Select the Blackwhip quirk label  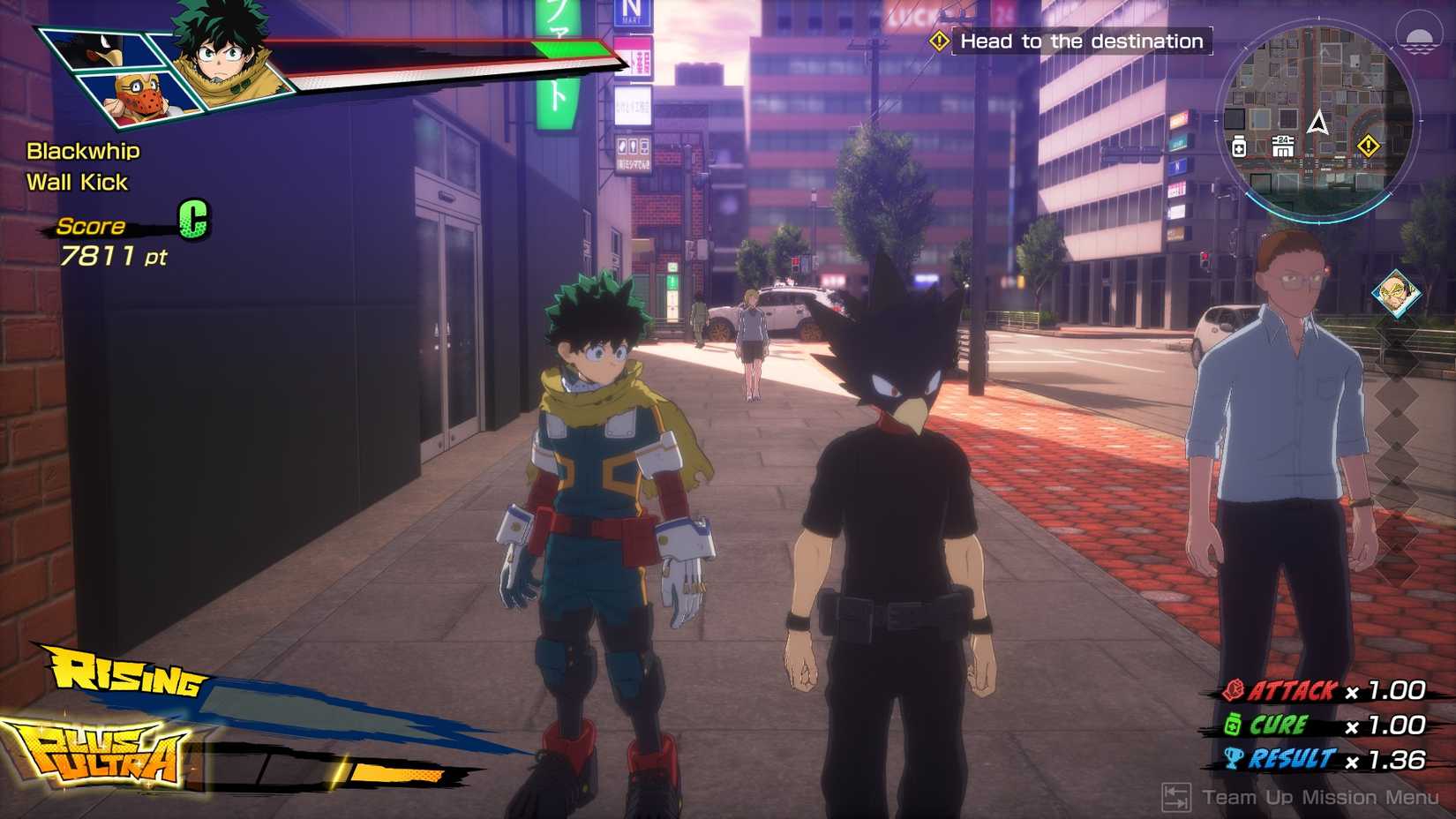coord(82,151)
